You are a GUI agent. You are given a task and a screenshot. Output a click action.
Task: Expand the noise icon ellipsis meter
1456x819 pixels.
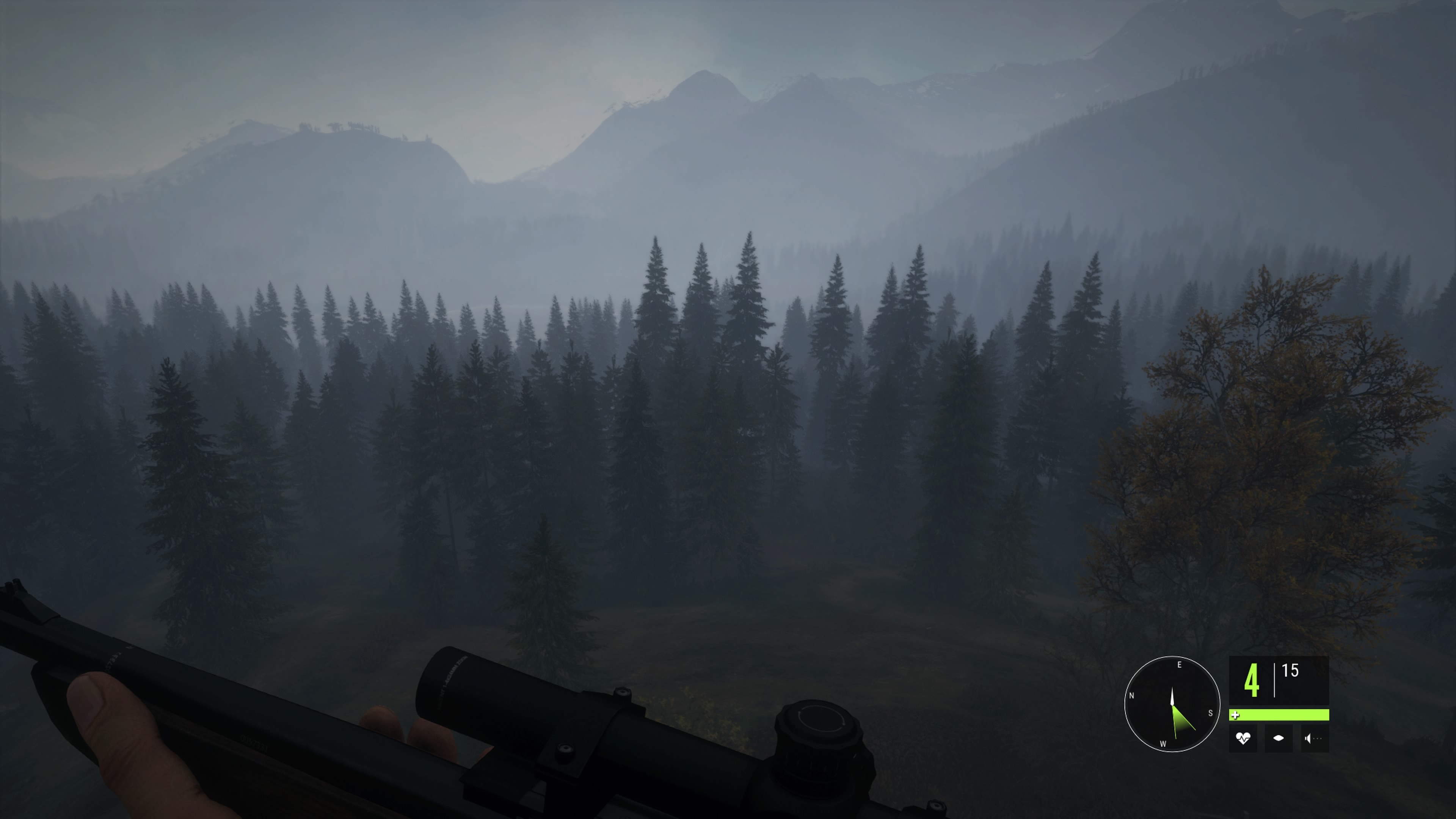(x=1318, y=738)
